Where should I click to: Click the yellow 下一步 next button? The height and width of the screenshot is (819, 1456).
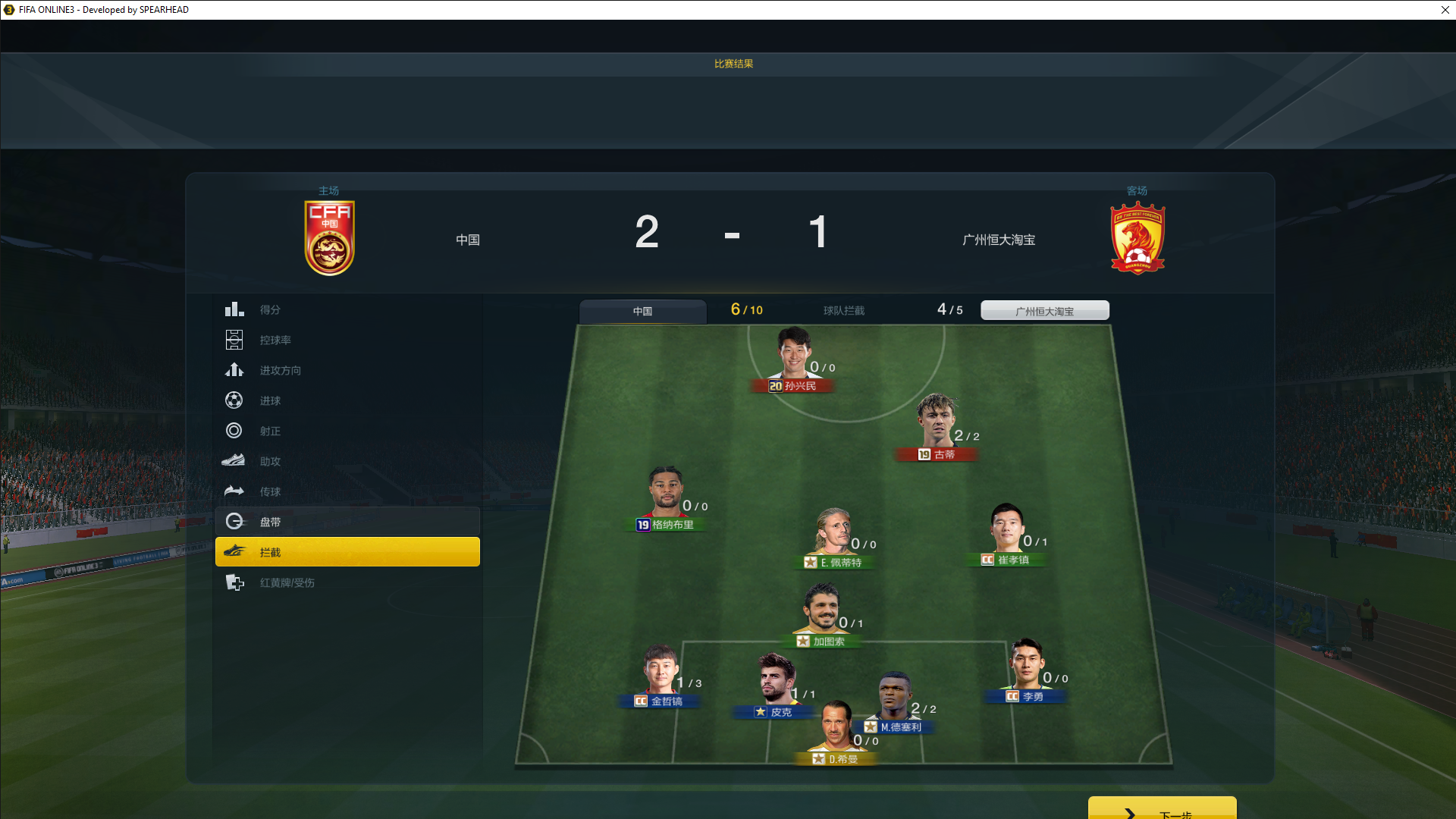(1162, 809)
